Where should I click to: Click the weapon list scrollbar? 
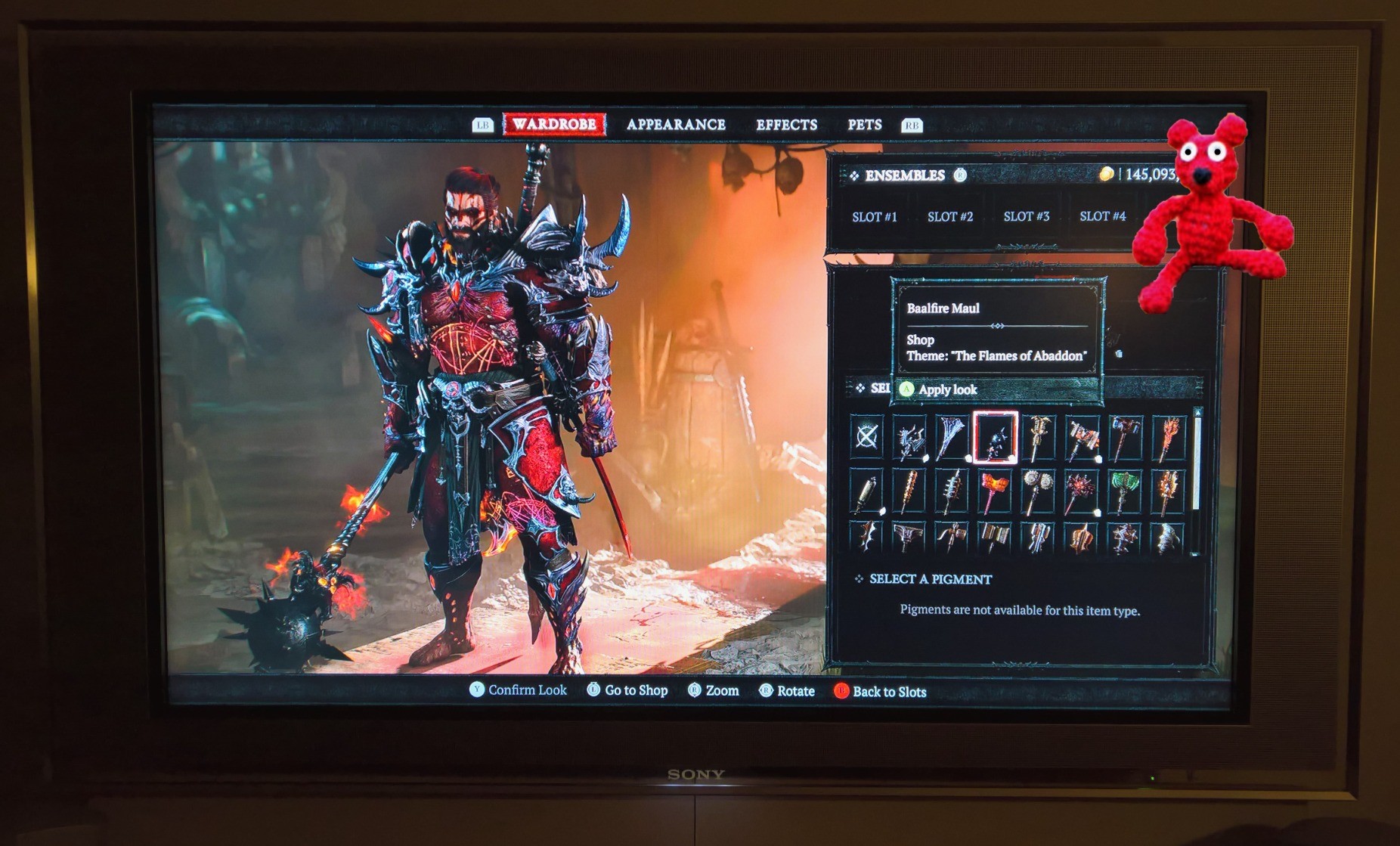(1197, 461)
